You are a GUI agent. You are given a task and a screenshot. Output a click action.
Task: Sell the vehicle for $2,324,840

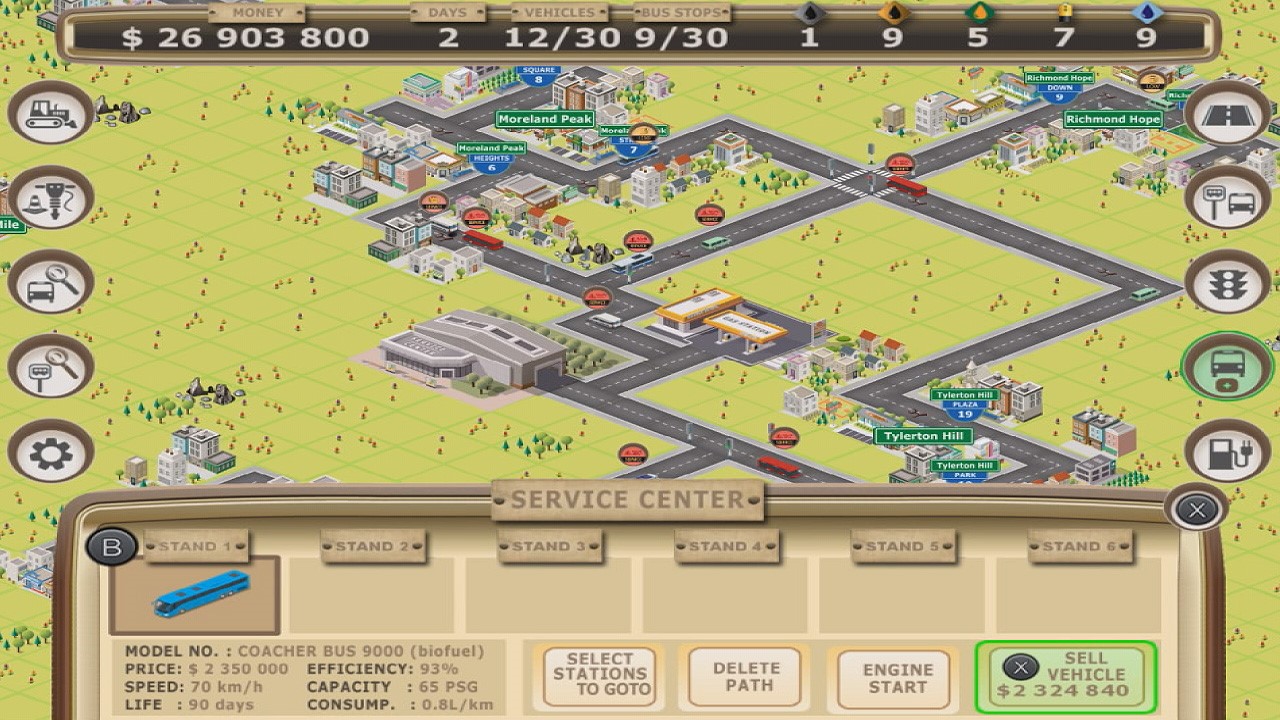[1064, 677]
